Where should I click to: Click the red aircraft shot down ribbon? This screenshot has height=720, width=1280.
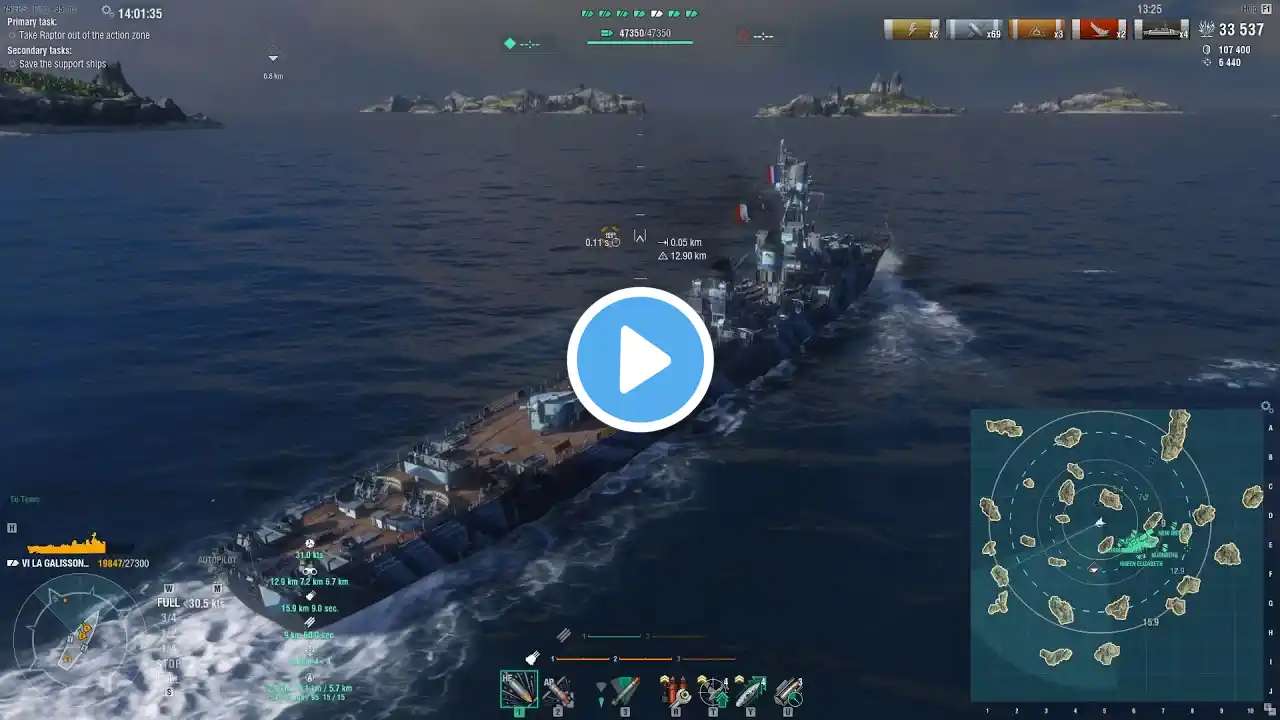(x=1099, y=30)
